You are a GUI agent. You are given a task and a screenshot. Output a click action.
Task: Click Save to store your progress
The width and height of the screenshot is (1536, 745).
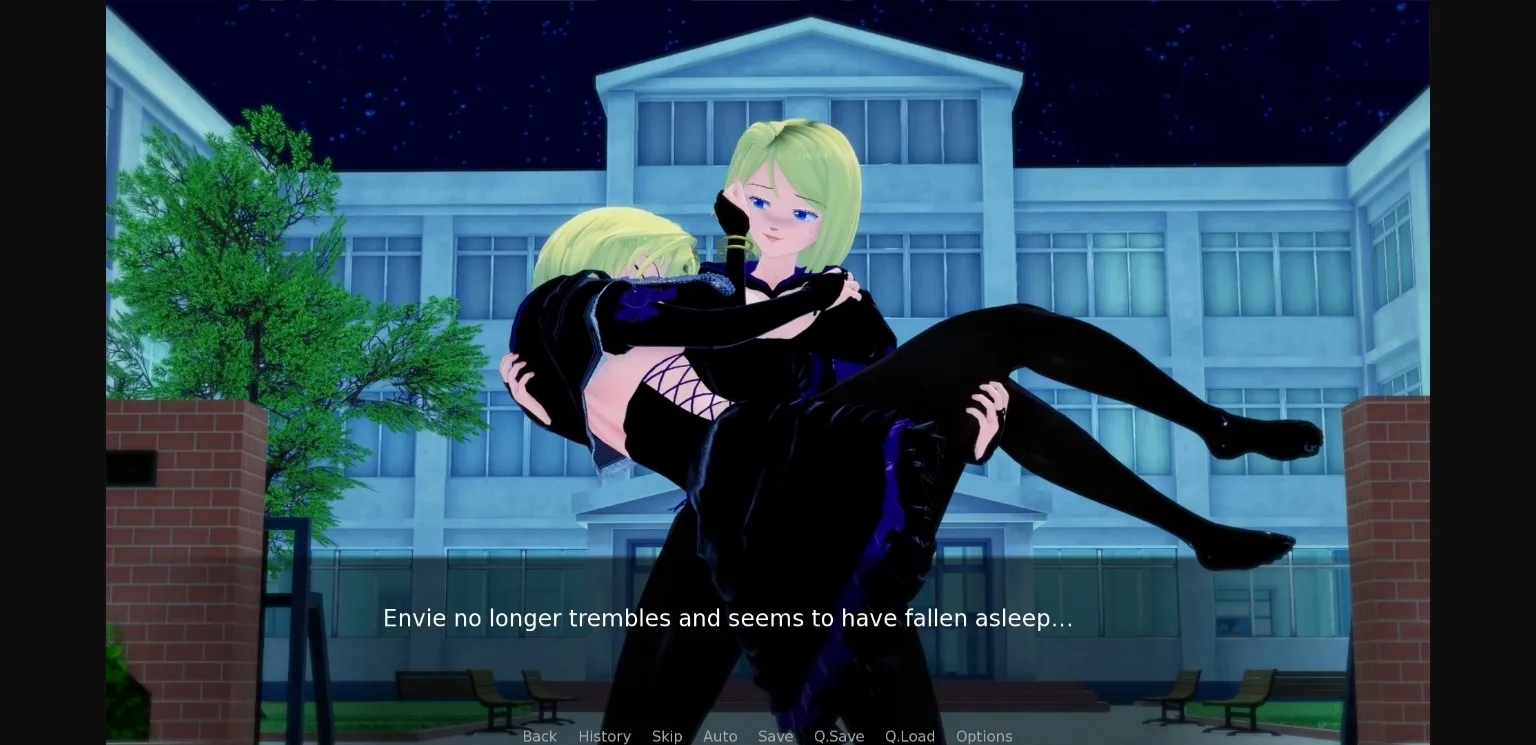(775, 736)
